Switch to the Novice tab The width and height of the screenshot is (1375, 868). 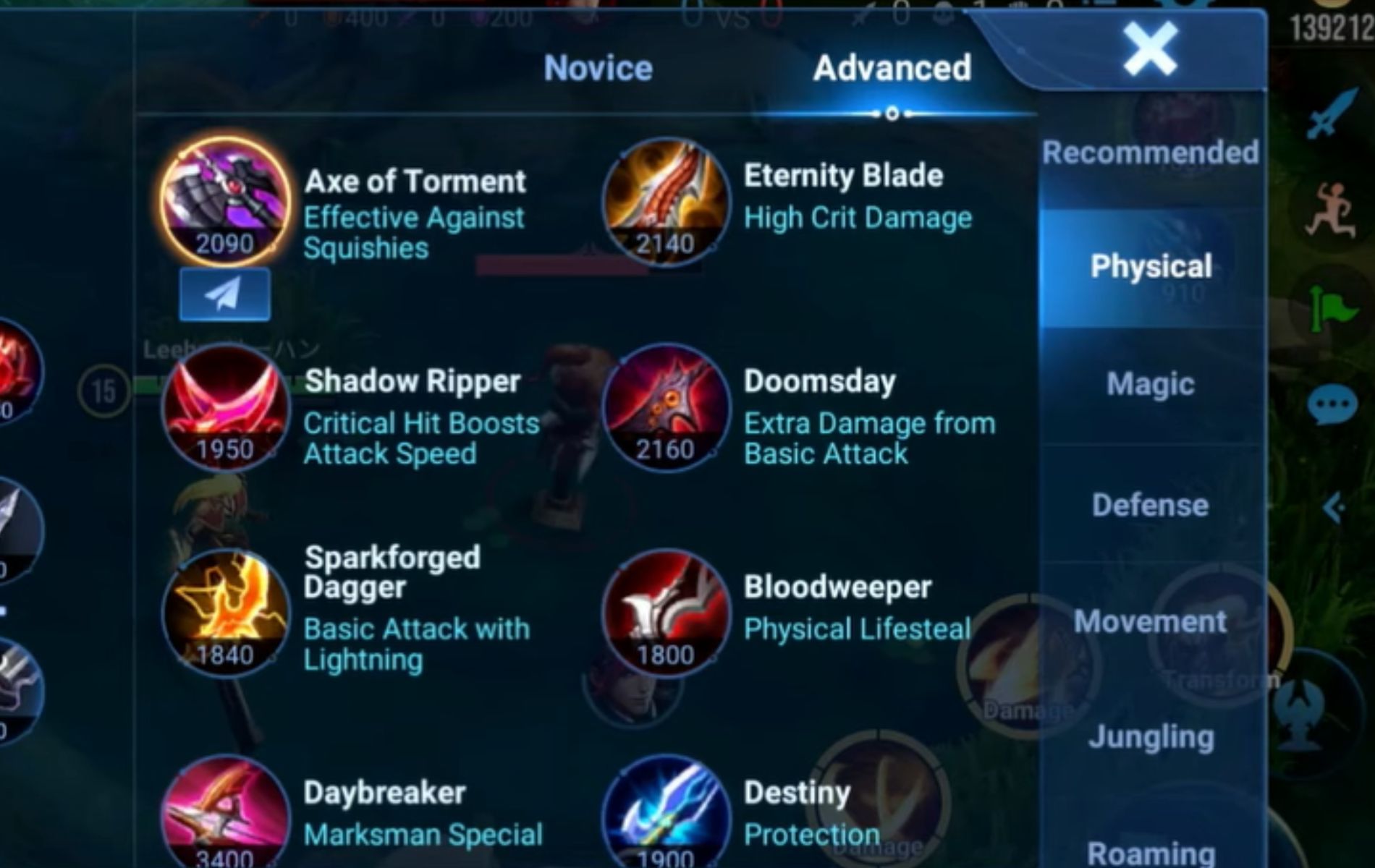point(597,69)
